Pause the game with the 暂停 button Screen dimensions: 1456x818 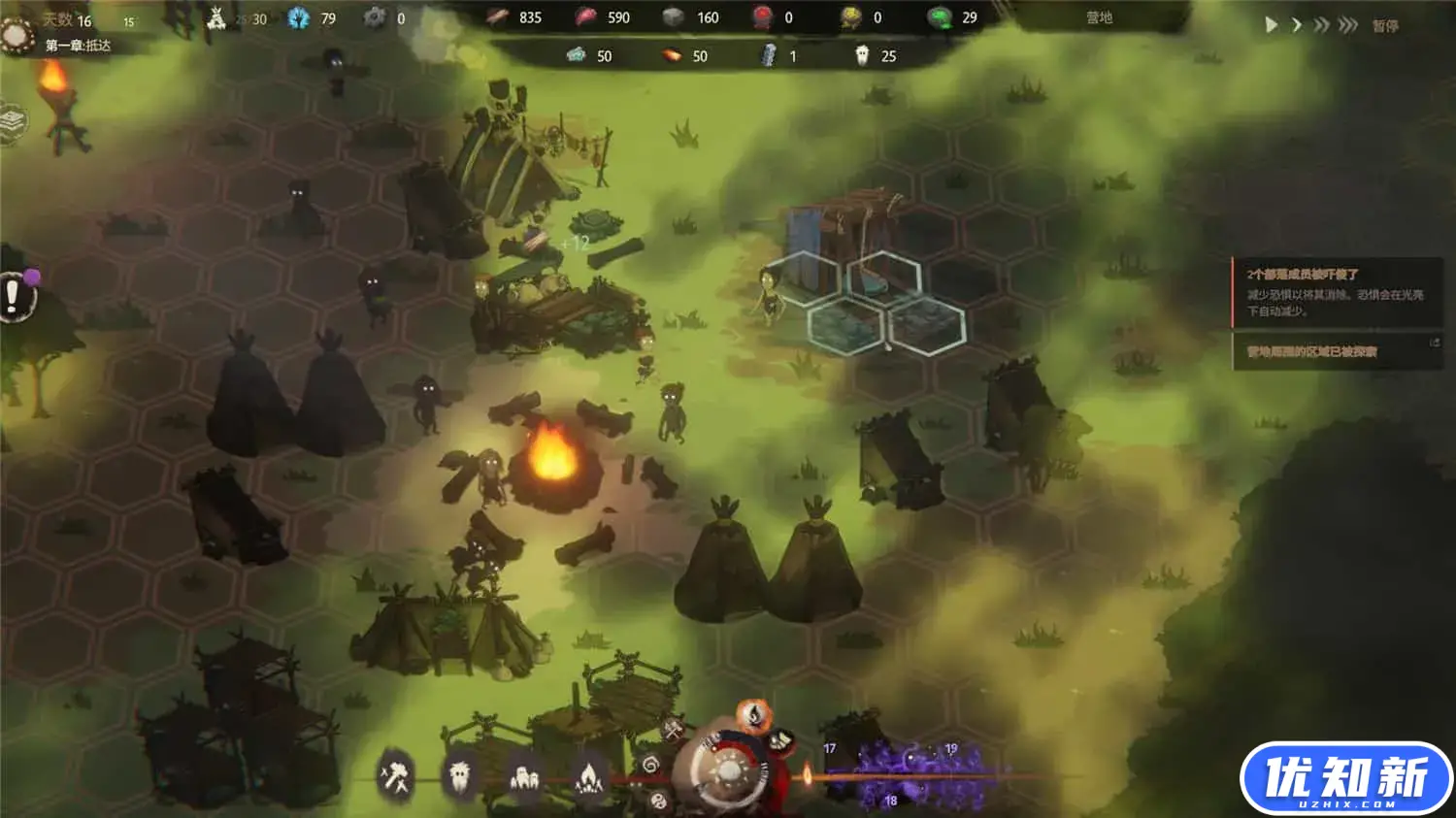tap(1385, 26)
